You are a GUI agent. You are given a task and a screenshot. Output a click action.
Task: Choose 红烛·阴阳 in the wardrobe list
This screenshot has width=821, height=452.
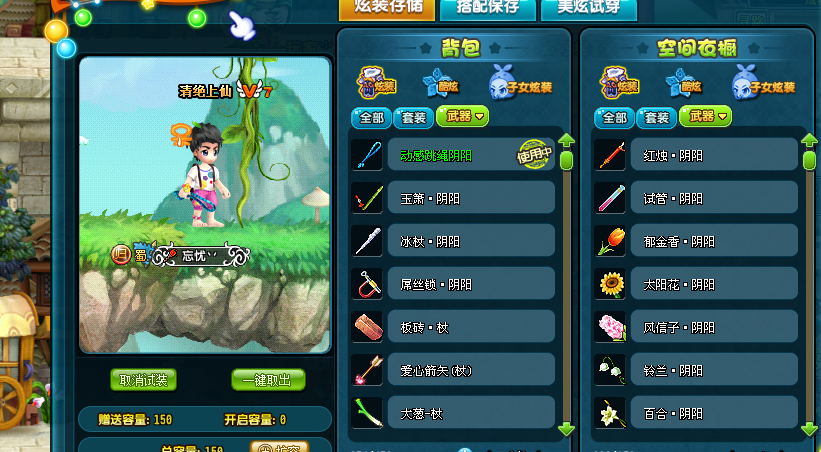coord(696,155)
